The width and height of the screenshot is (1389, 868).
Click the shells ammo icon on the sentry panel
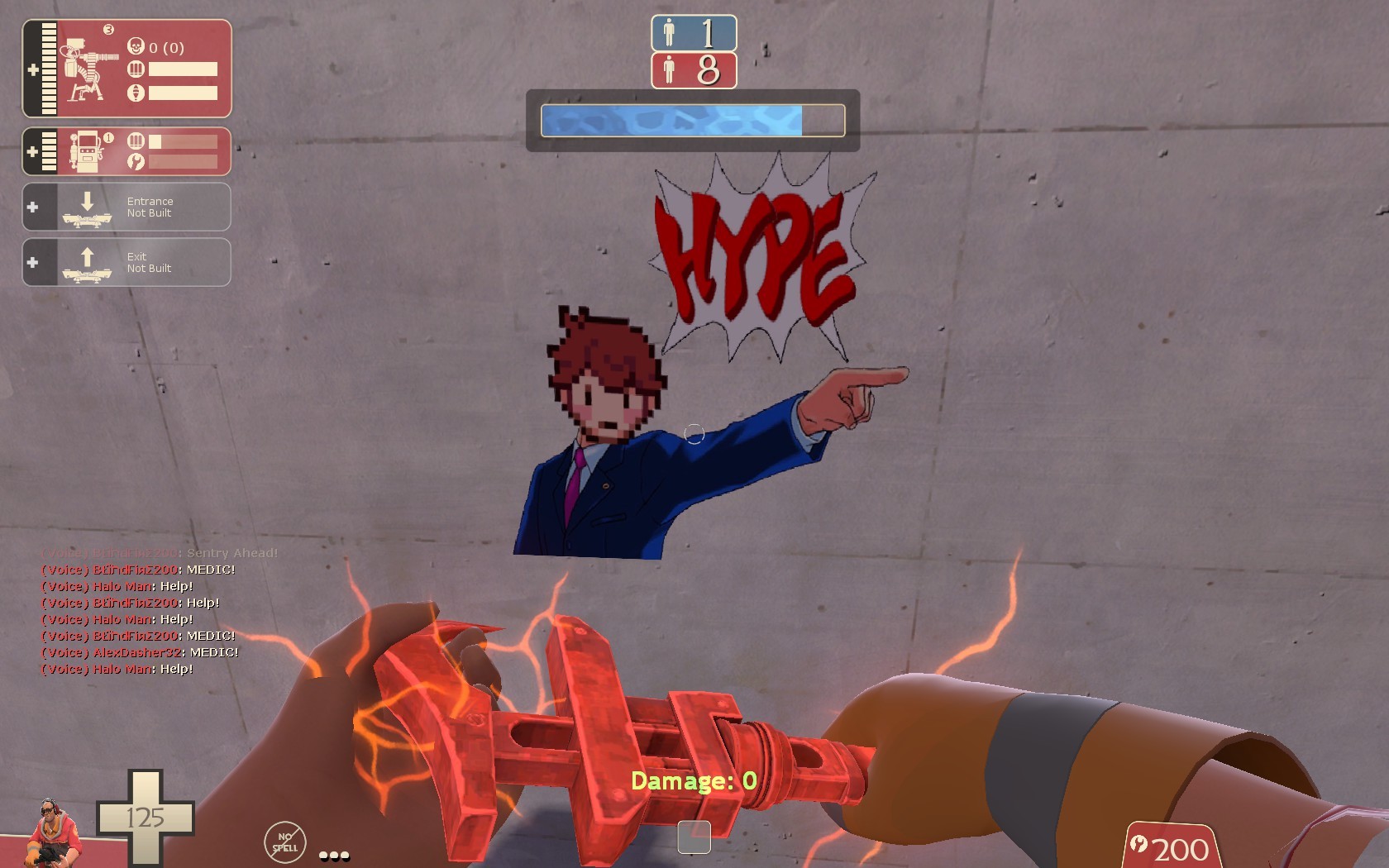coord(136,69)
